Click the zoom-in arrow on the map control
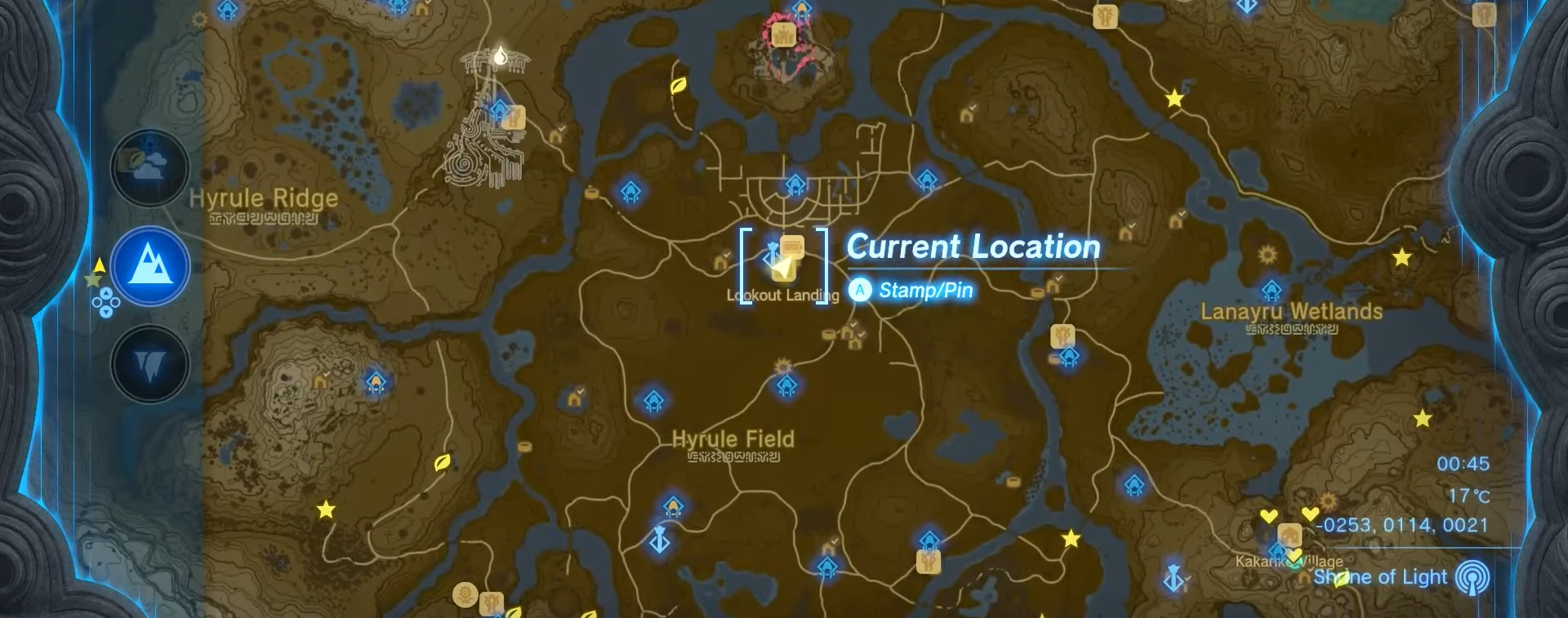Image resolution: width=1568 pixels, height=618 pixels. tap(106, 294)
